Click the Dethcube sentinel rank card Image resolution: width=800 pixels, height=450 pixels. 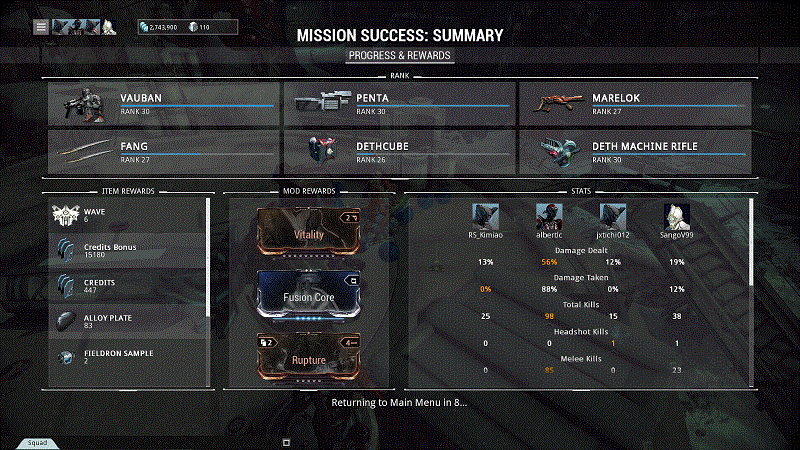point(399,151)
